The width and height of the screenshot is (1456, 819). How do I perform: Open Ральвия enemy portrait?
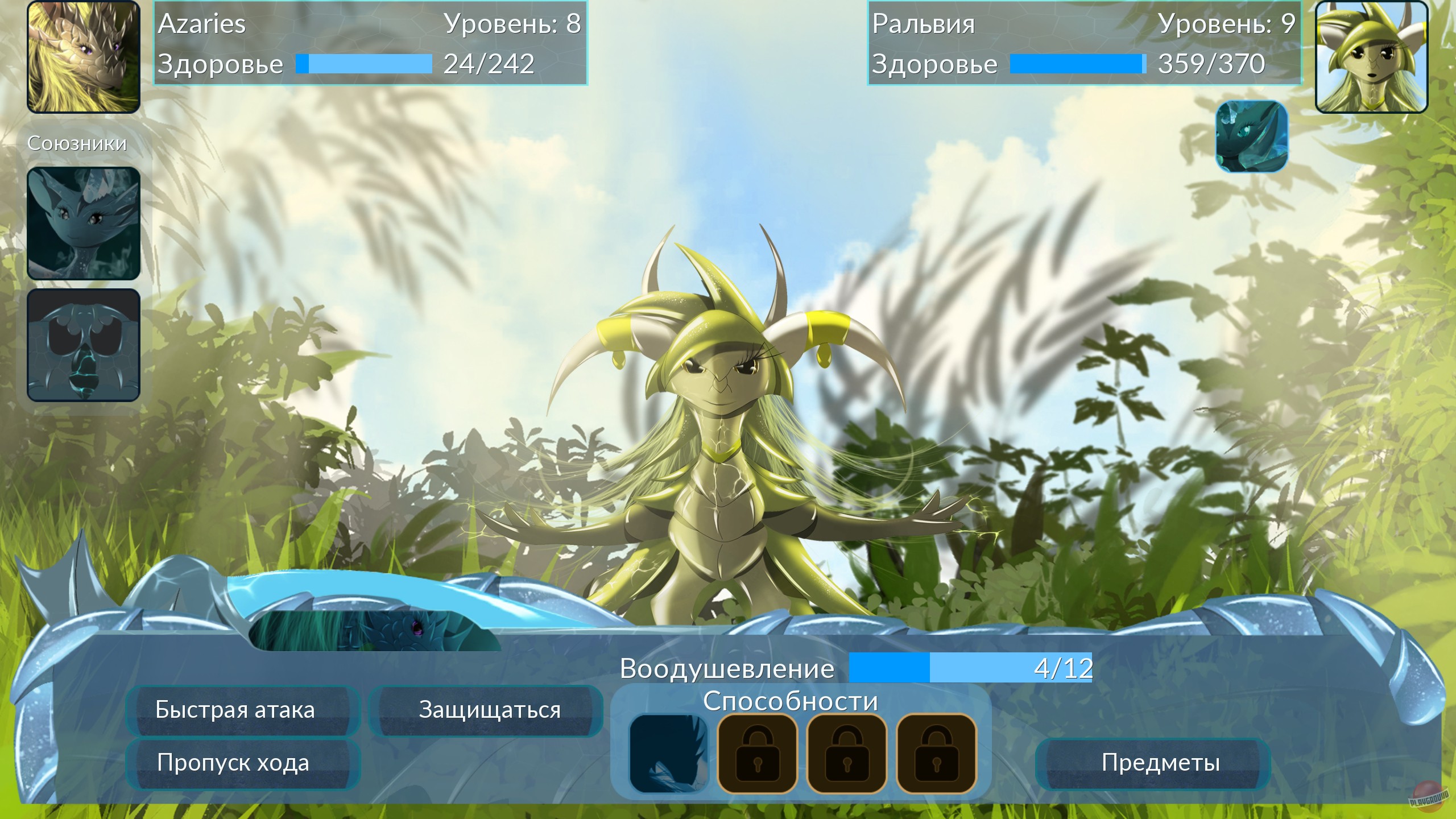point(1372,57)
